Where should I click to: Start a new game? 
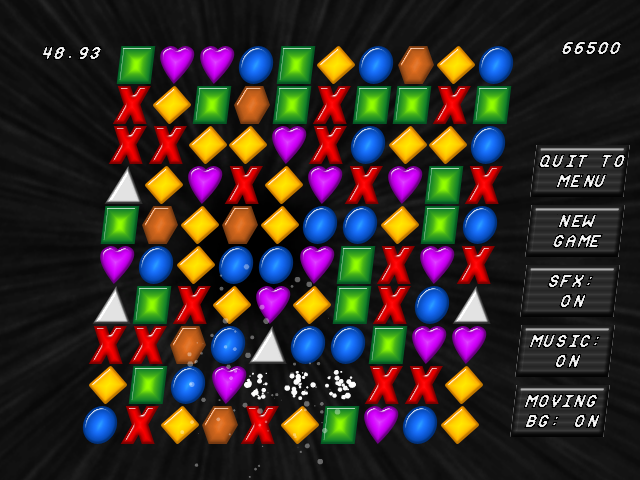577,231
